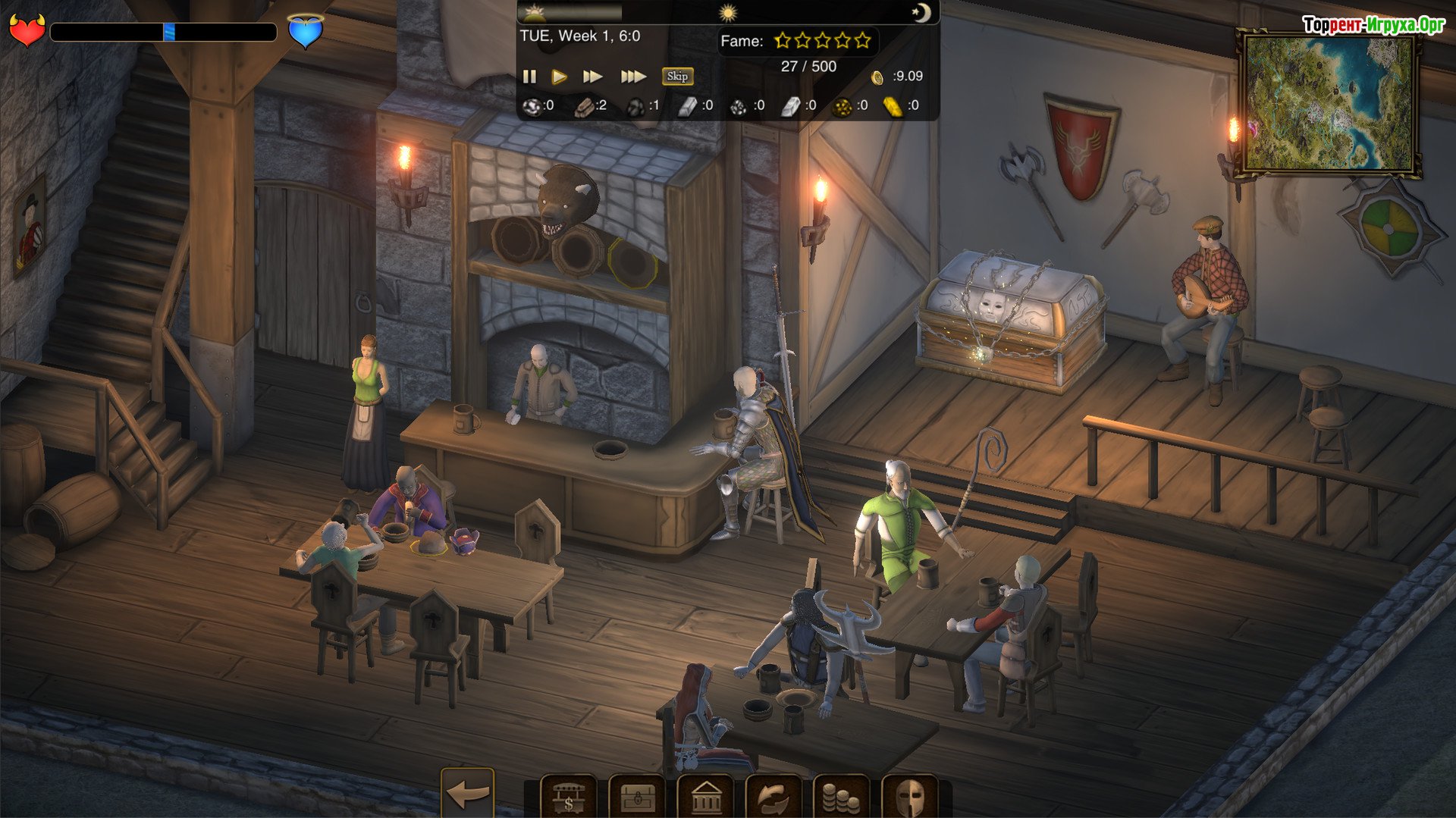Click the gold coin money icon
1456x818 pixels.
[x=877, y=77]
